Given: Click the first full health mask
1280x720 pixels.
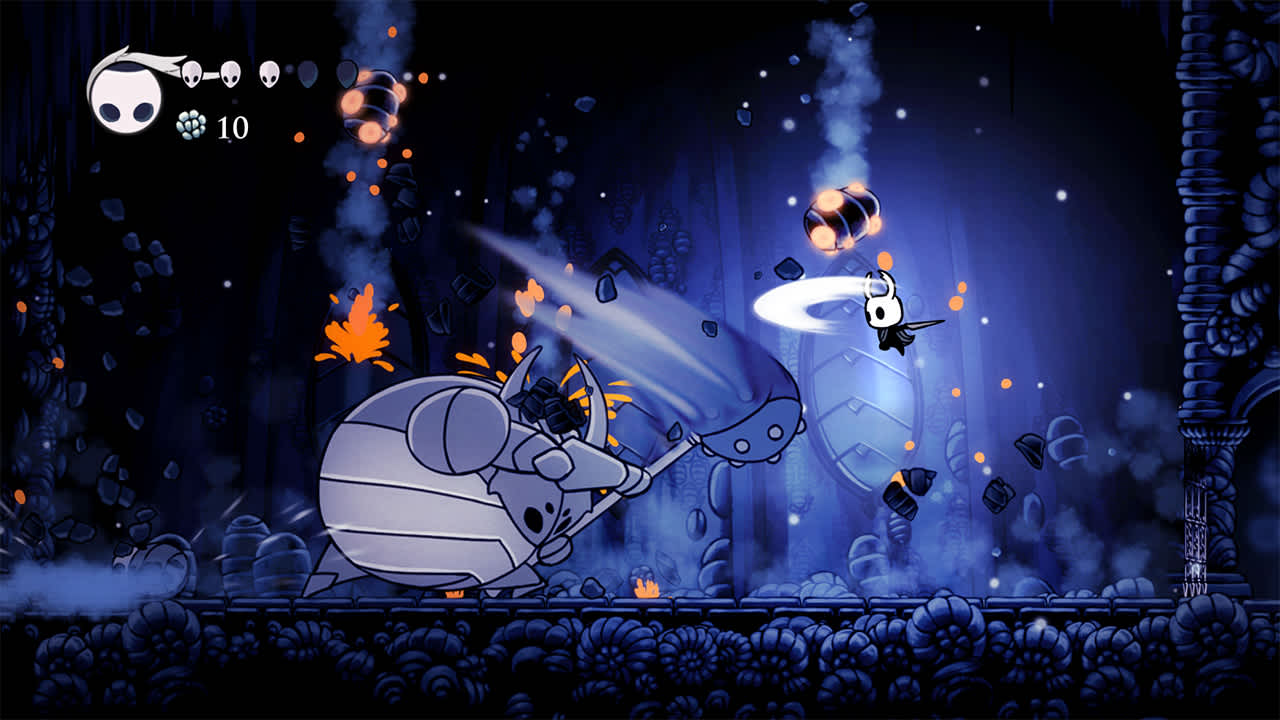Looking at the screenshot, I should pos(191,73).
